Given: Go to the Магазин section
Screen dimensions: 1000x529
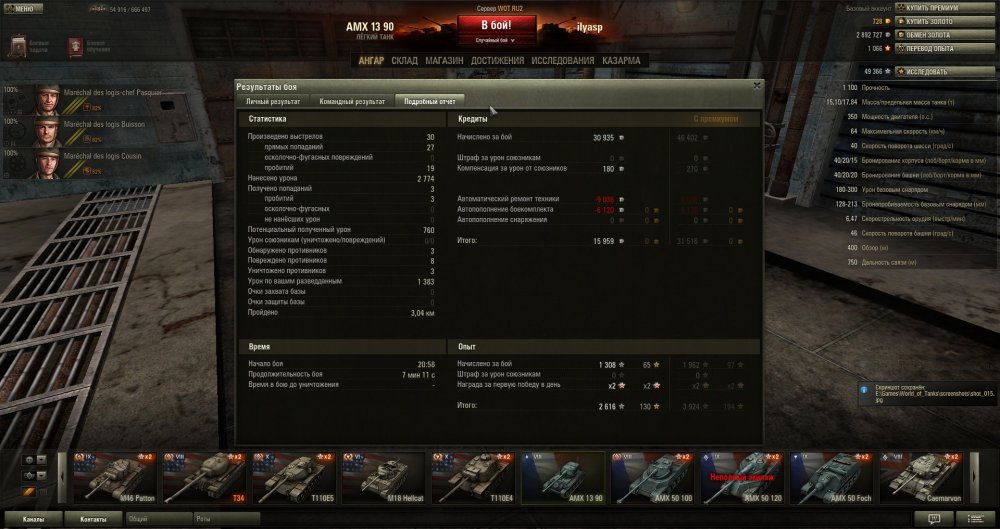Looking at the screenshot, I should click(443, 61).
